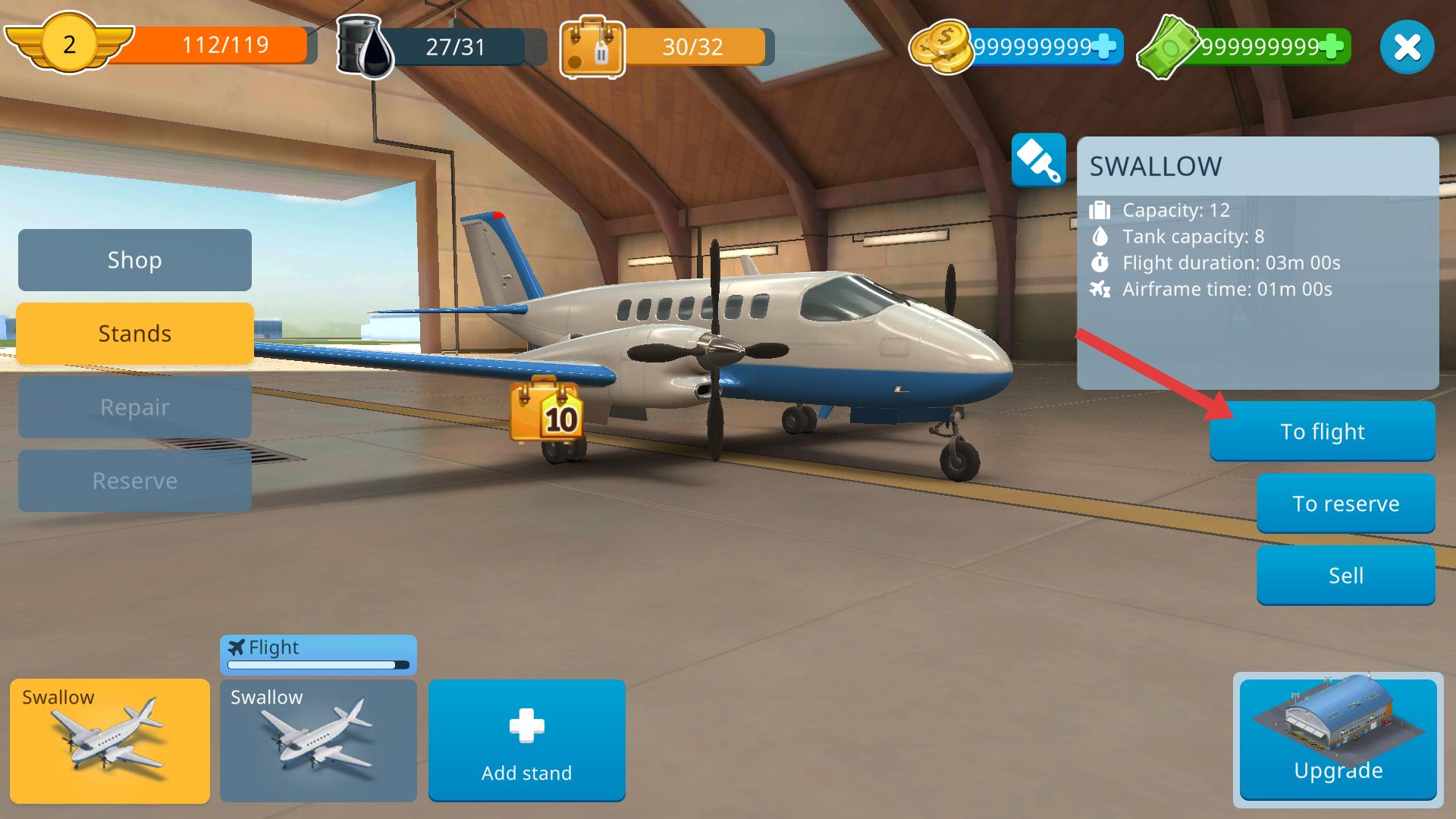Open the Shop menu
1456x819 pixels.
[134, 260]
